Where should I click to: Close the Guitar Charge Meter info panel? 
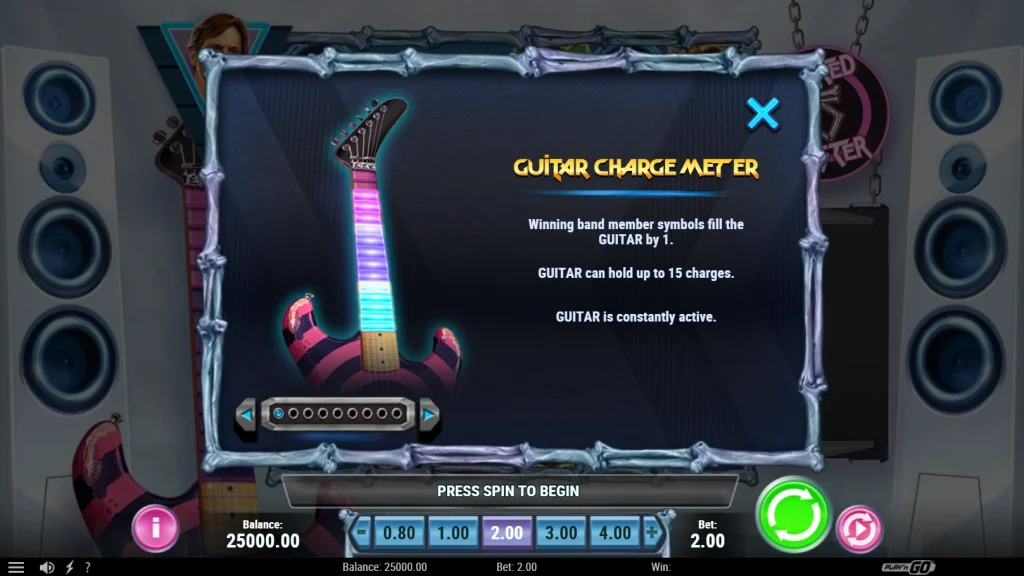point(763,114)
